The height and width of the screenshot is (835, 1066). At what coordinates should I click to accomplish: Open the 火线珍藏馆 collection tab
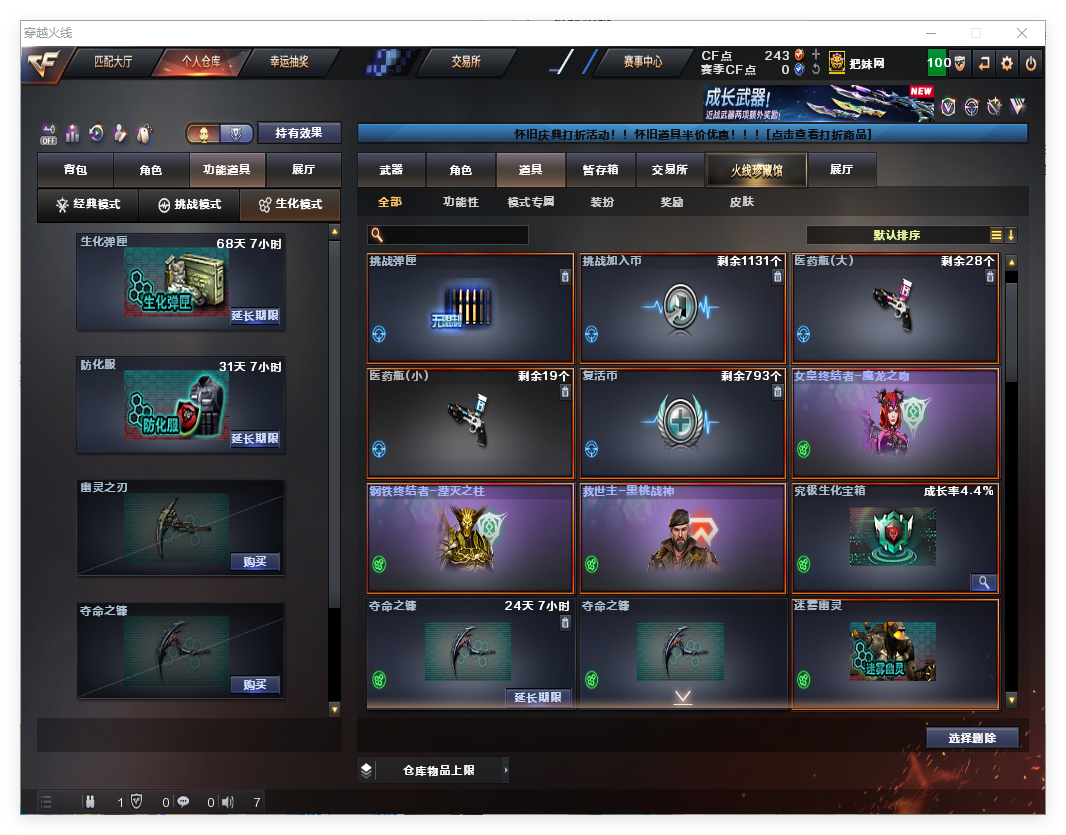(x=756, y=170)
